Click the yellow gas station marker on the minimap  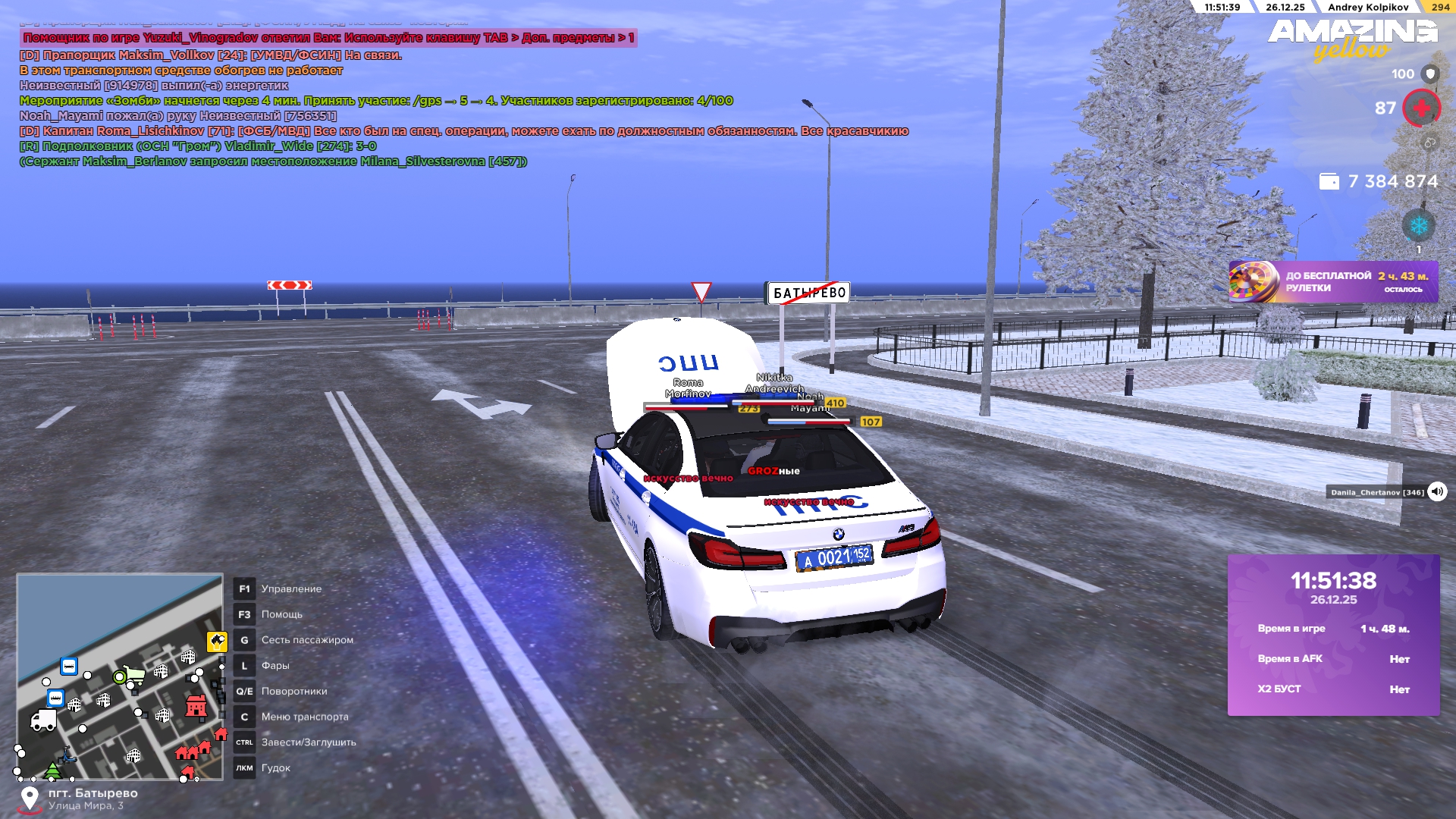(x=217, y=642)
